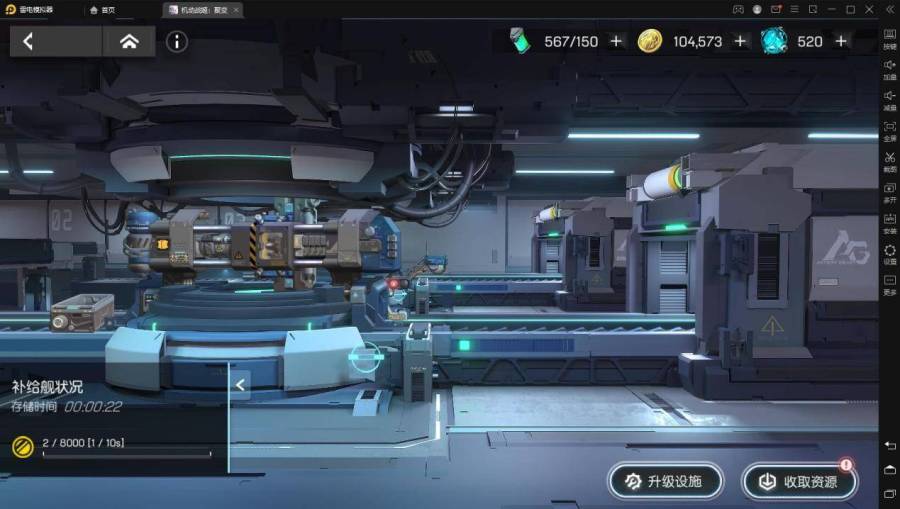Screen dimensions: 900x509
Task: Close the emulator window
Action: point(869,9)
